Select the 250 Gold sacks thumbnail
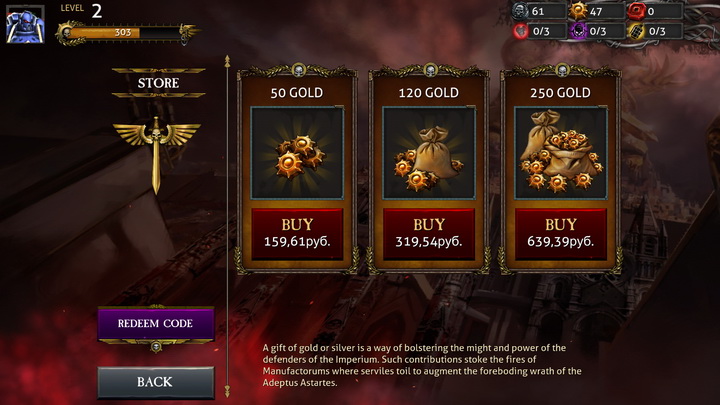The width and height of the screenshot is (720, 405). tap(560, 153)
